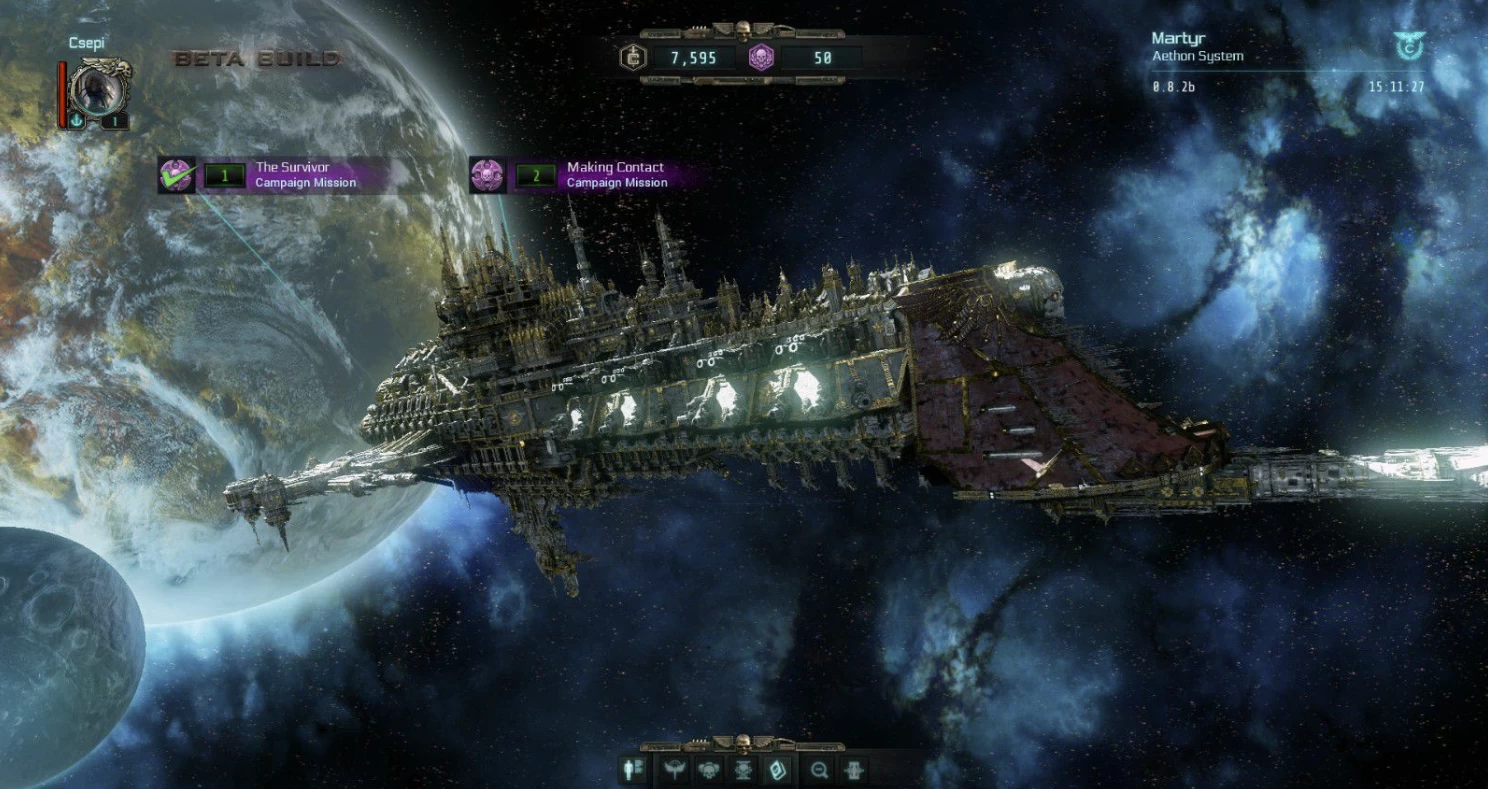Screen dimensions: 1488x789
Task: Open the character figure panel in bottom bar
Action: (634, 770)
